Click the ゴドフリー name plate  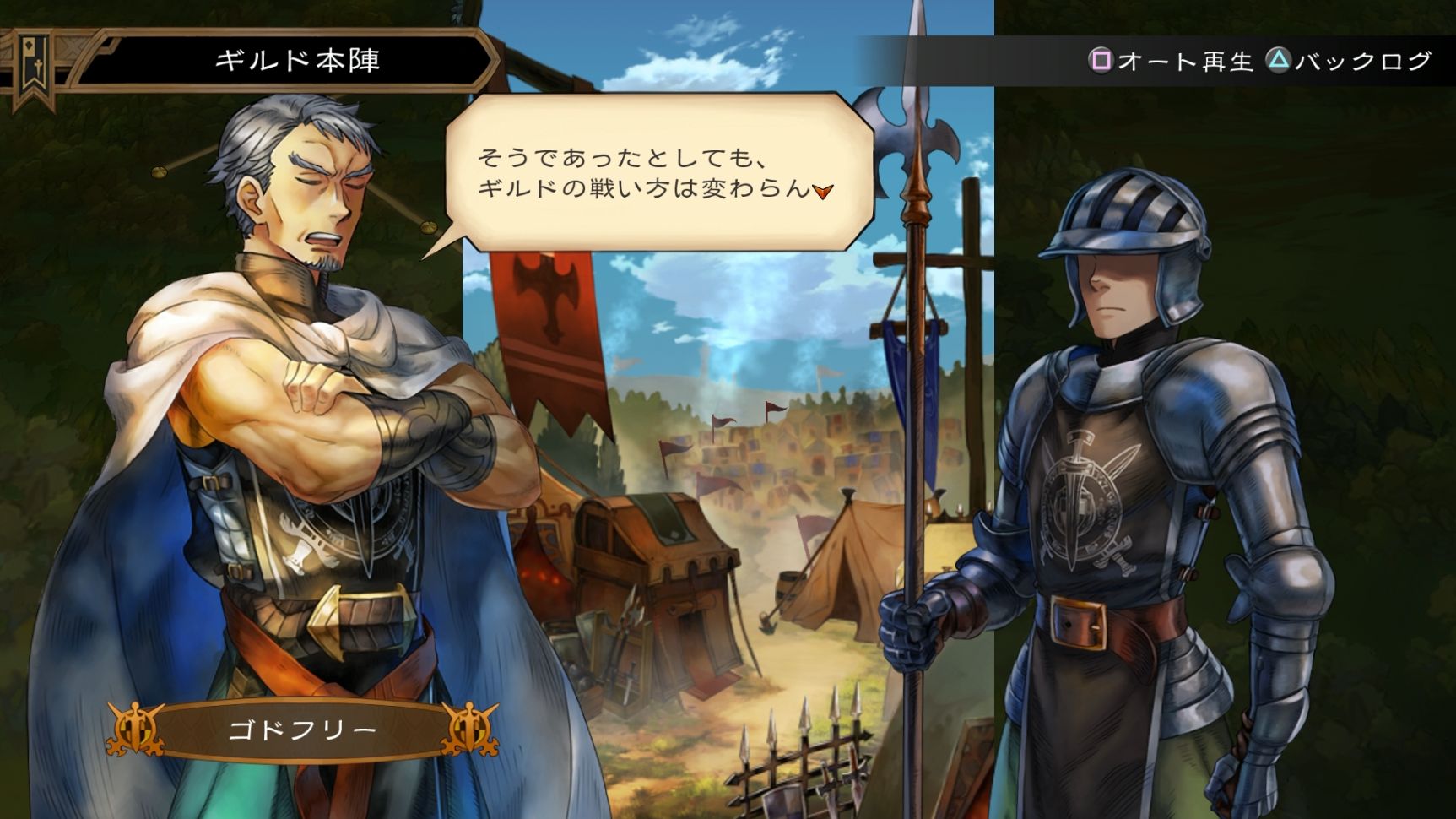304,728
